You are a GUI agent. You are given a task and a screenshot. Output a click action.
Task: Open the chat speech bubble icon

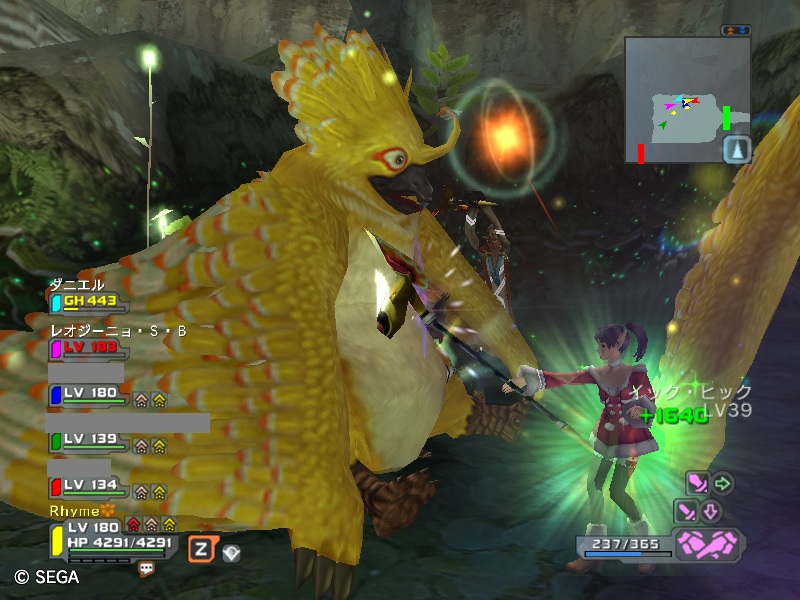pos(147,568)
